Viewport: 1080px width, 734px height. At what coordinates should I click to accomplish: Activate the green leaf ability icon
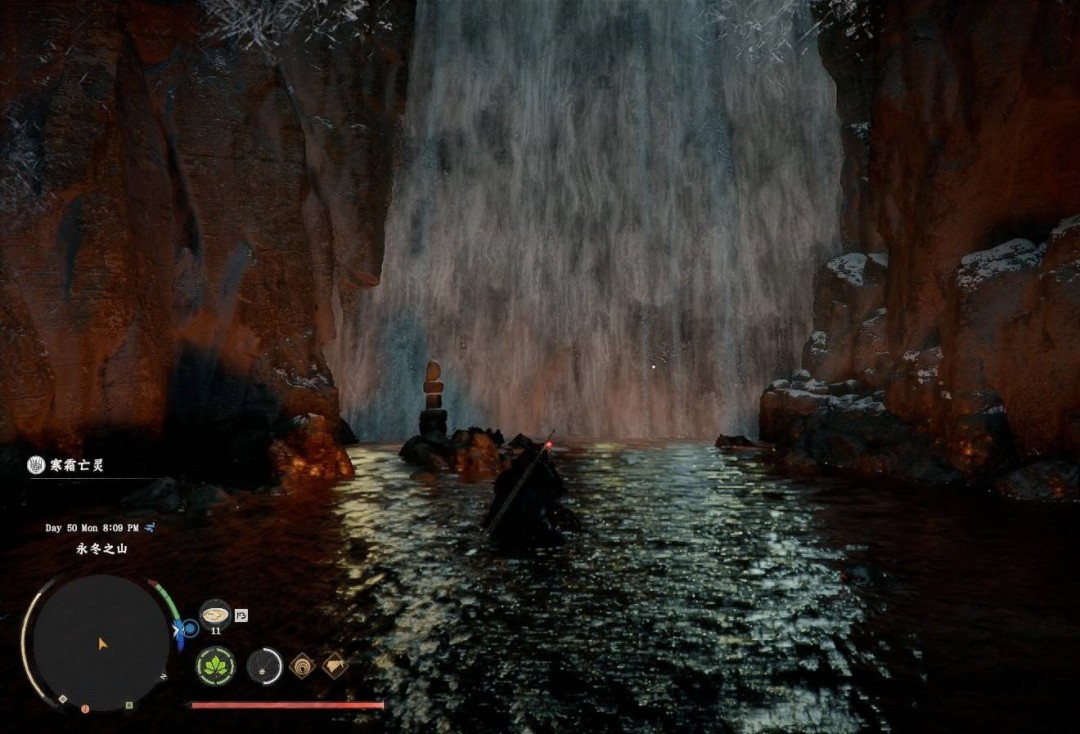(215, 666)
